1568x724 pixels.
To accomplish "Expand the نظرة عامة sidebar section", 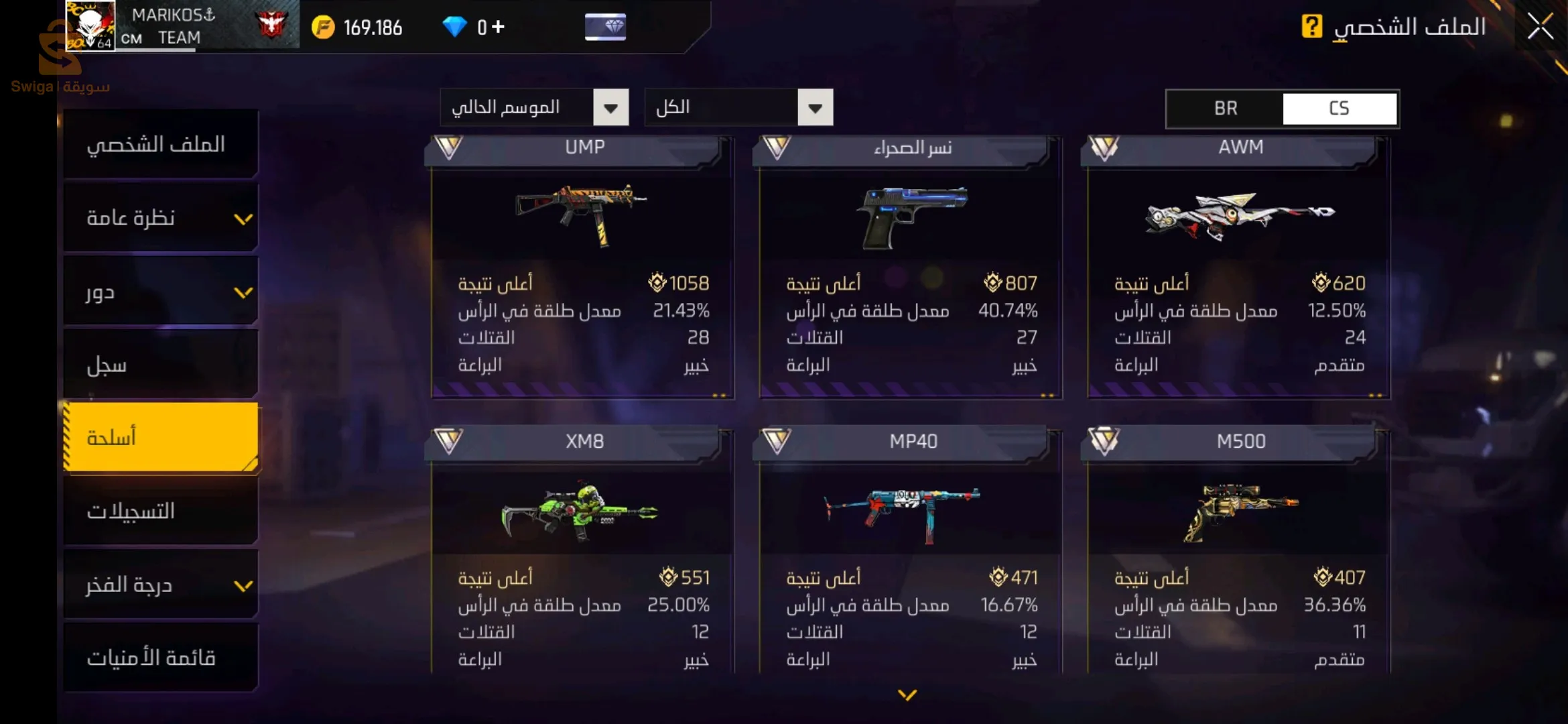I will pos(161,217).
